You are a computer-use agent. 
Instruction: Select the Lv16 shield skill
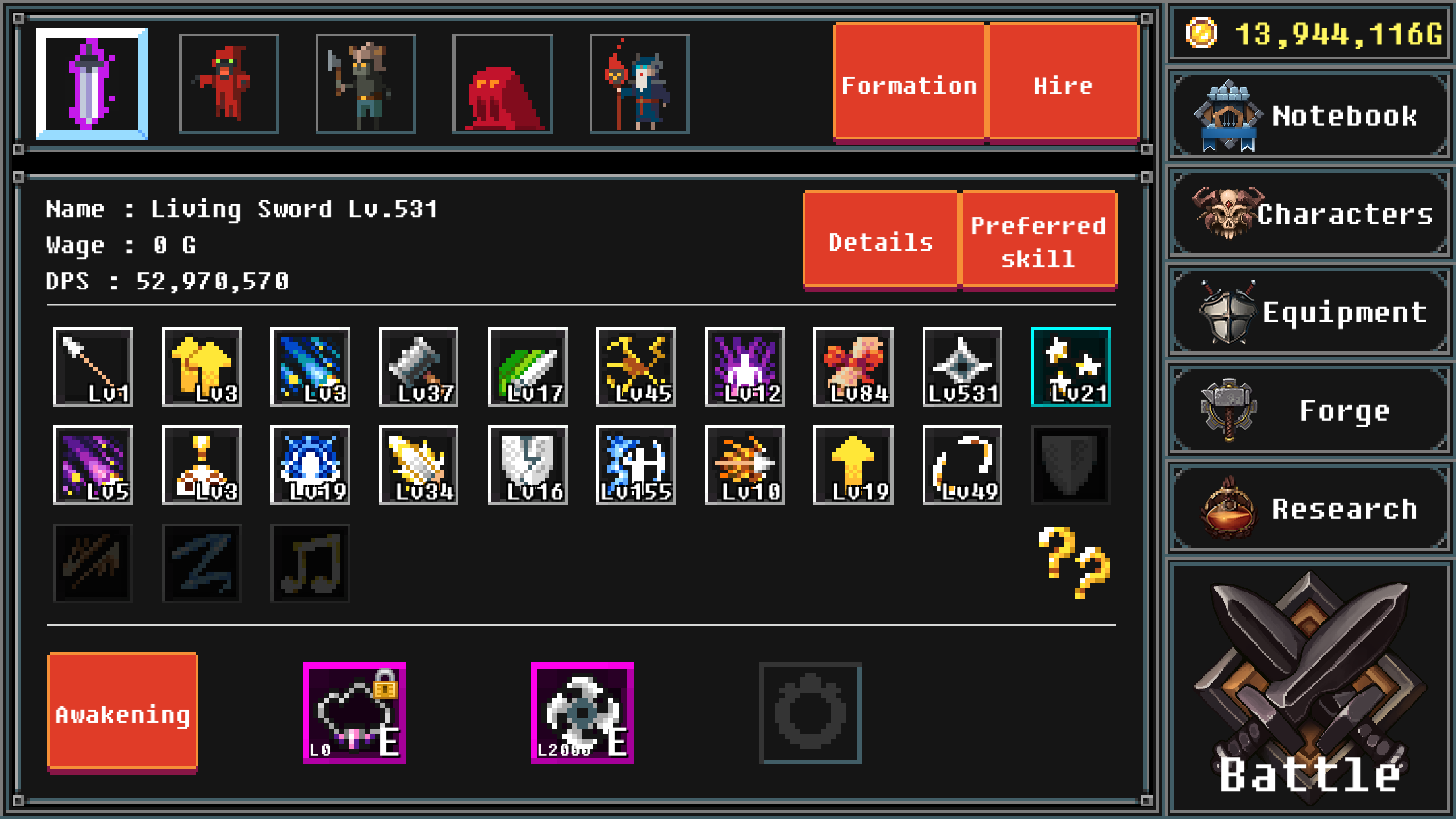527,465
